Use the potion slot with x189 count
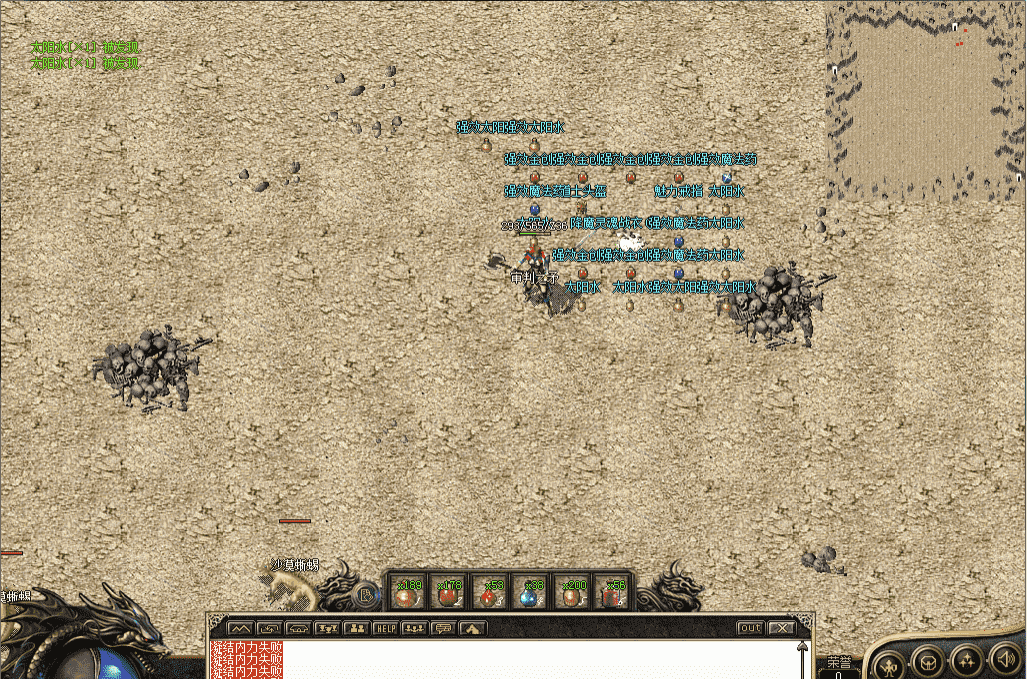The image size is (1027, 679). click(408, 593)
